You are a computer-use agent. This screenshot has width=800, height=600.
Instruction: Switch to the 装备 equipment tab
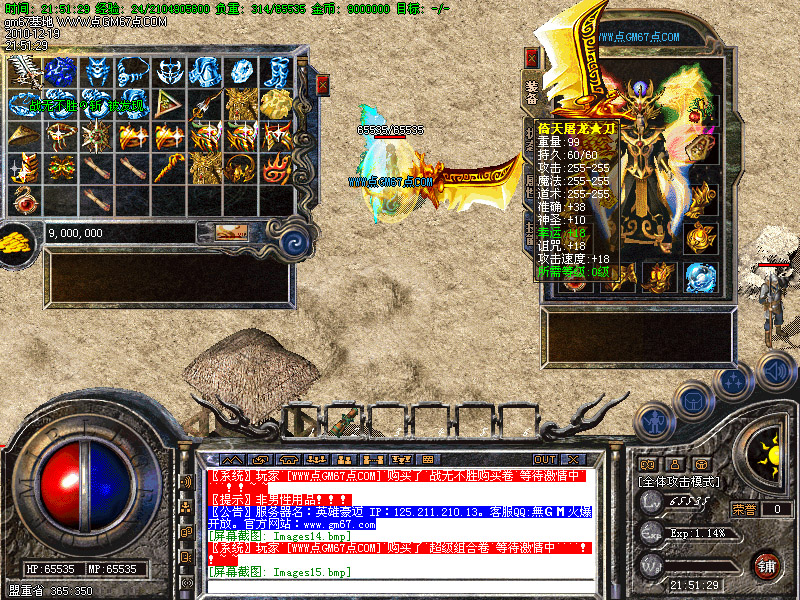pyautogui.click(x=532, y=92)
